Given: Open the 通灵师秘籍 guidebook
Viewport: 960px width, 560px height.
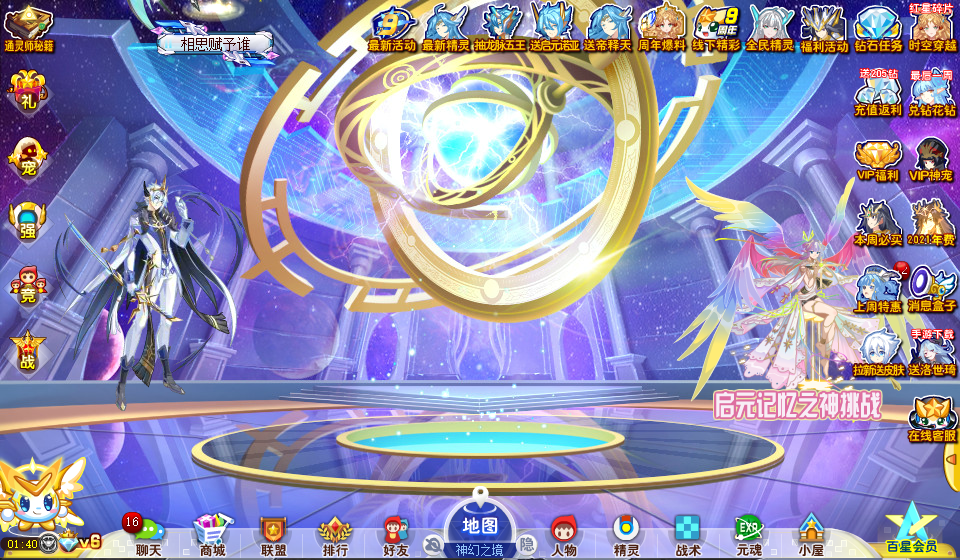Looking at the screenshot, I should (28, 28).
